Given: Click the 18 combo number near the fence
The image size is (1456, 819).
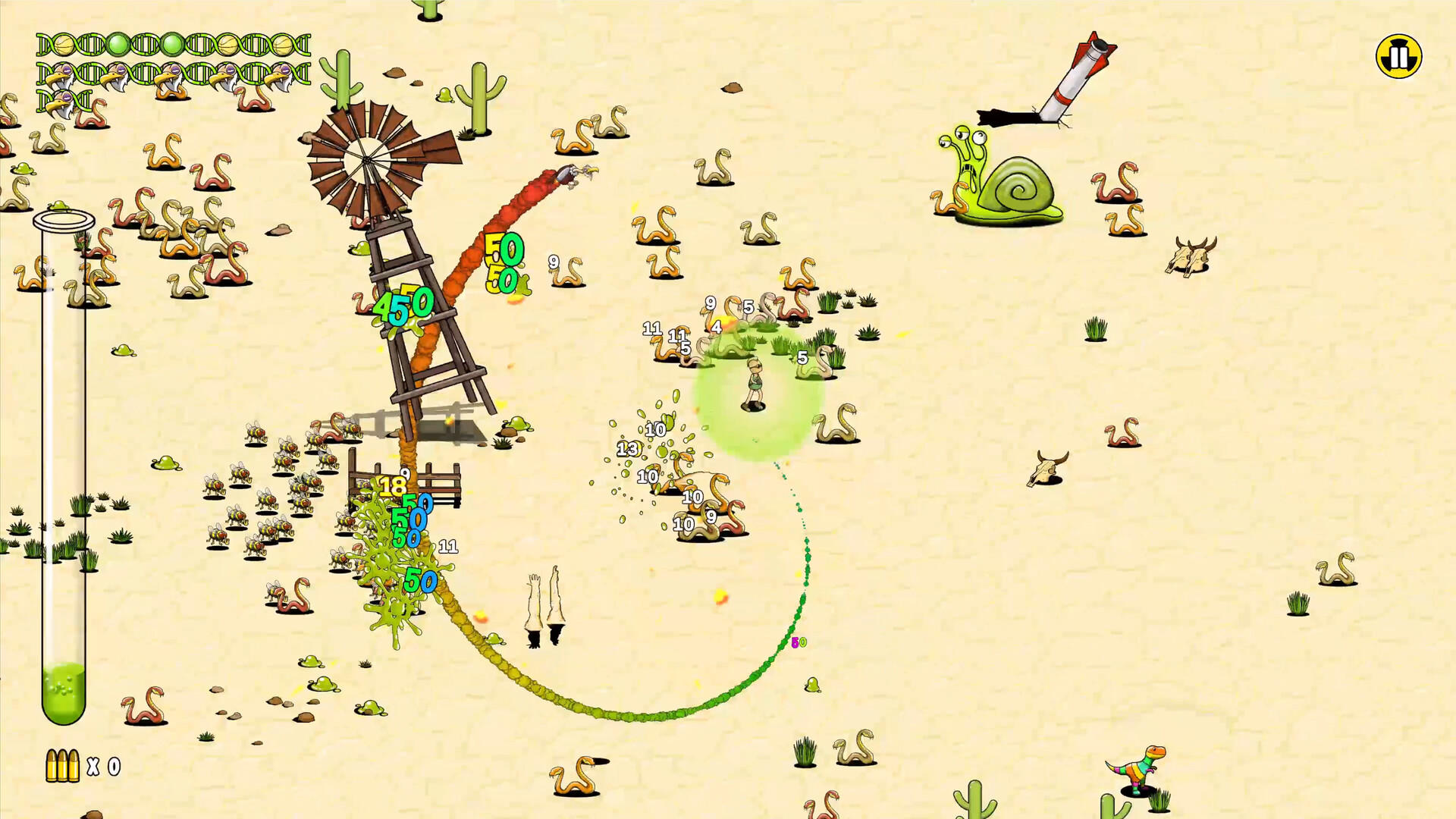Looking at the screenshot, I should point(394,486).
